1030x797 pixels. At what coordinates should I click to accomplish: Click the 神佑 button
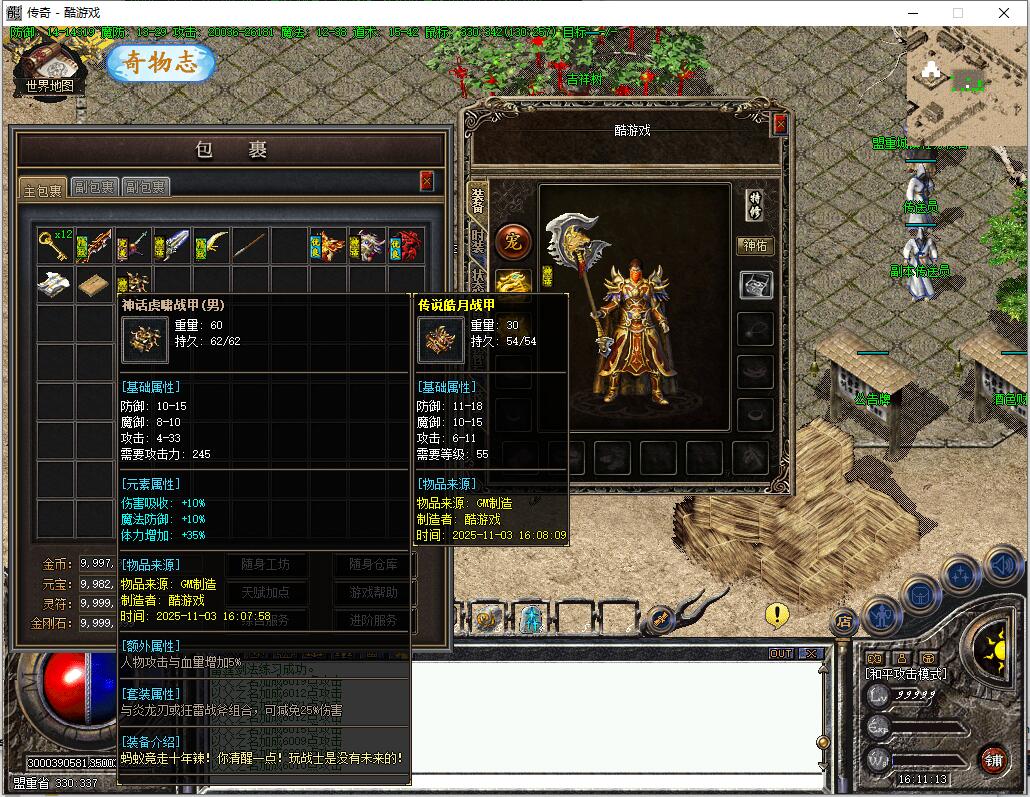tap(756, 245)
